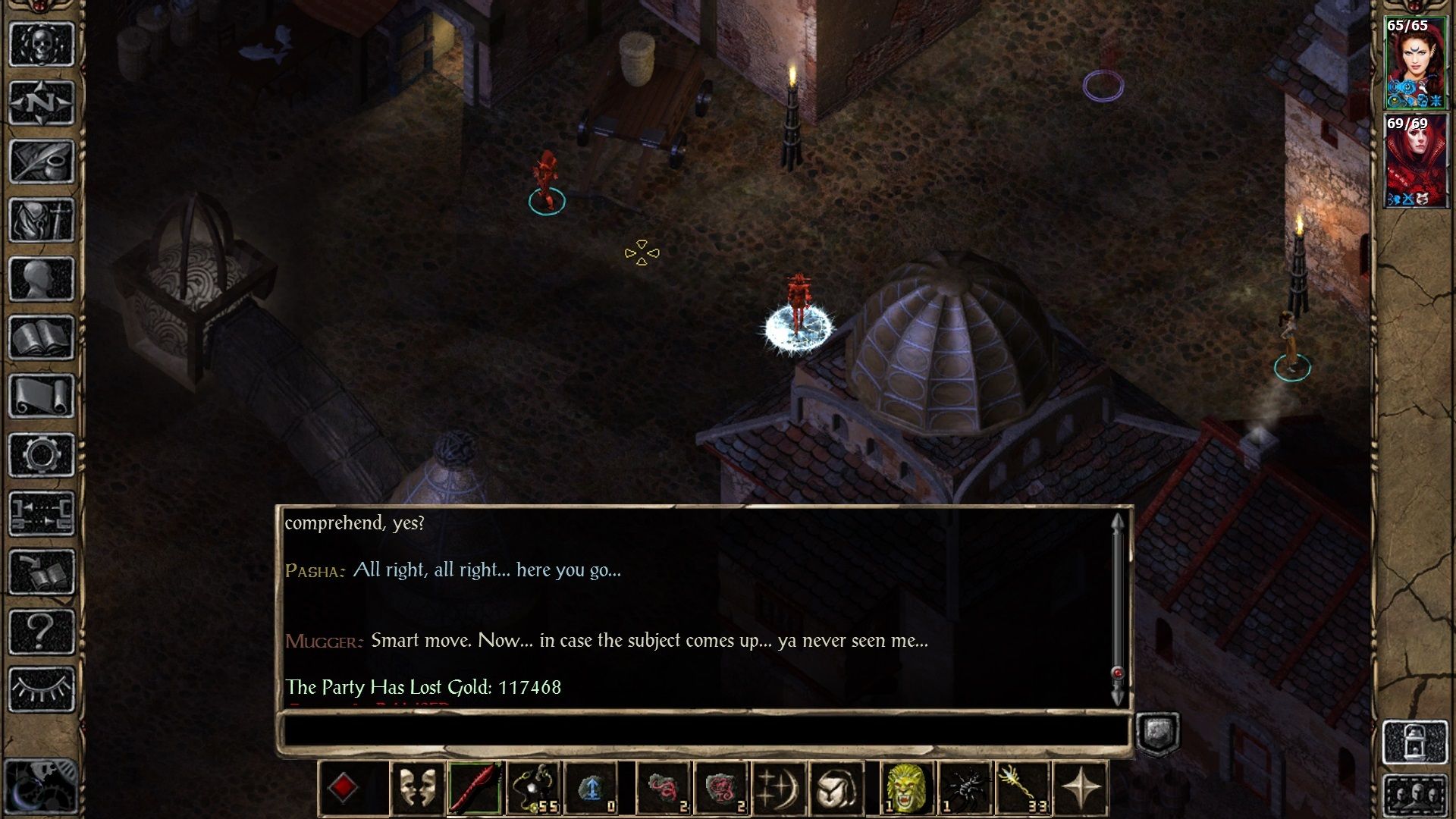Click the text input field below the dialogue log
Screen dimensions: 1456x819
[705, 731]
